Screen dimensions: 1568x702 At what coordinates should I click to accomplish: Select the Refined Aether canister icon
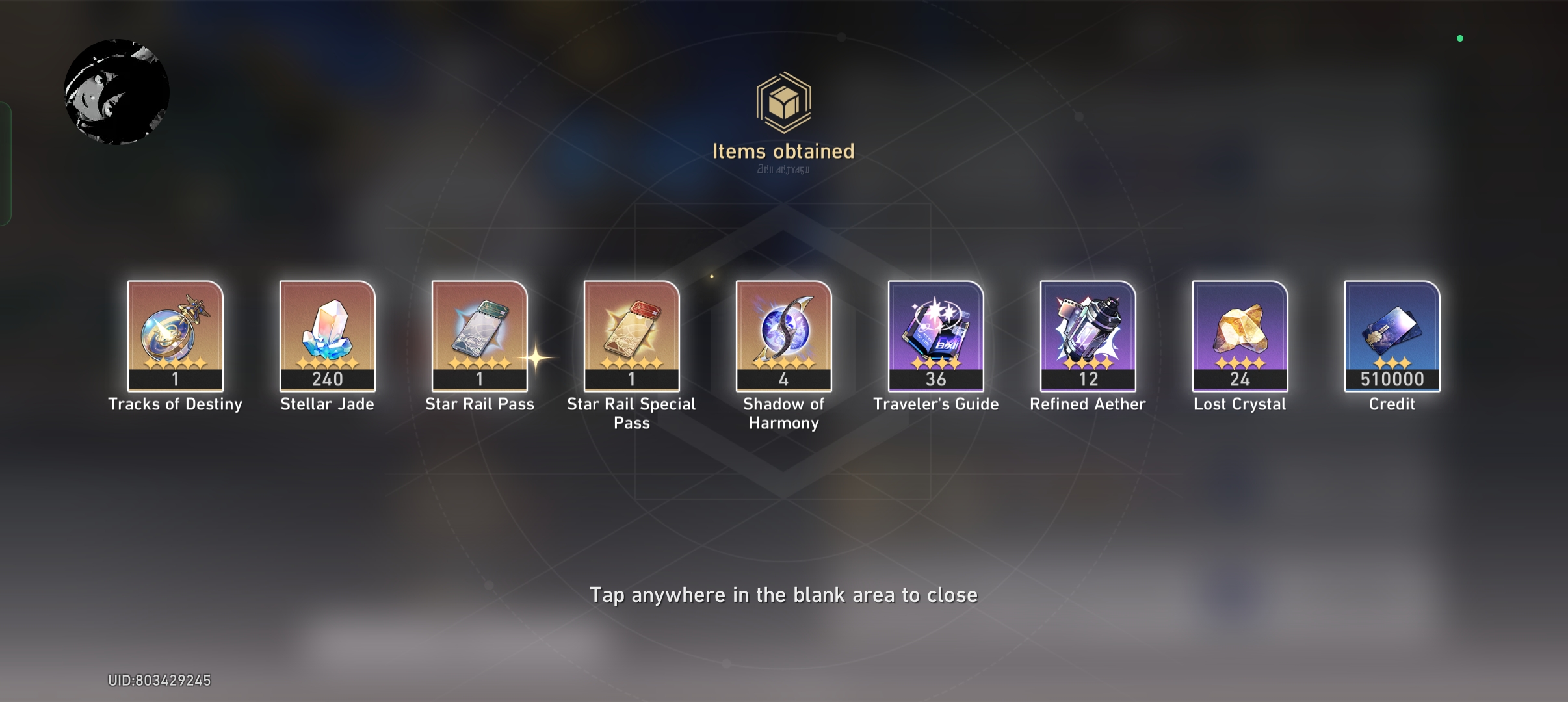point(1088,335)
